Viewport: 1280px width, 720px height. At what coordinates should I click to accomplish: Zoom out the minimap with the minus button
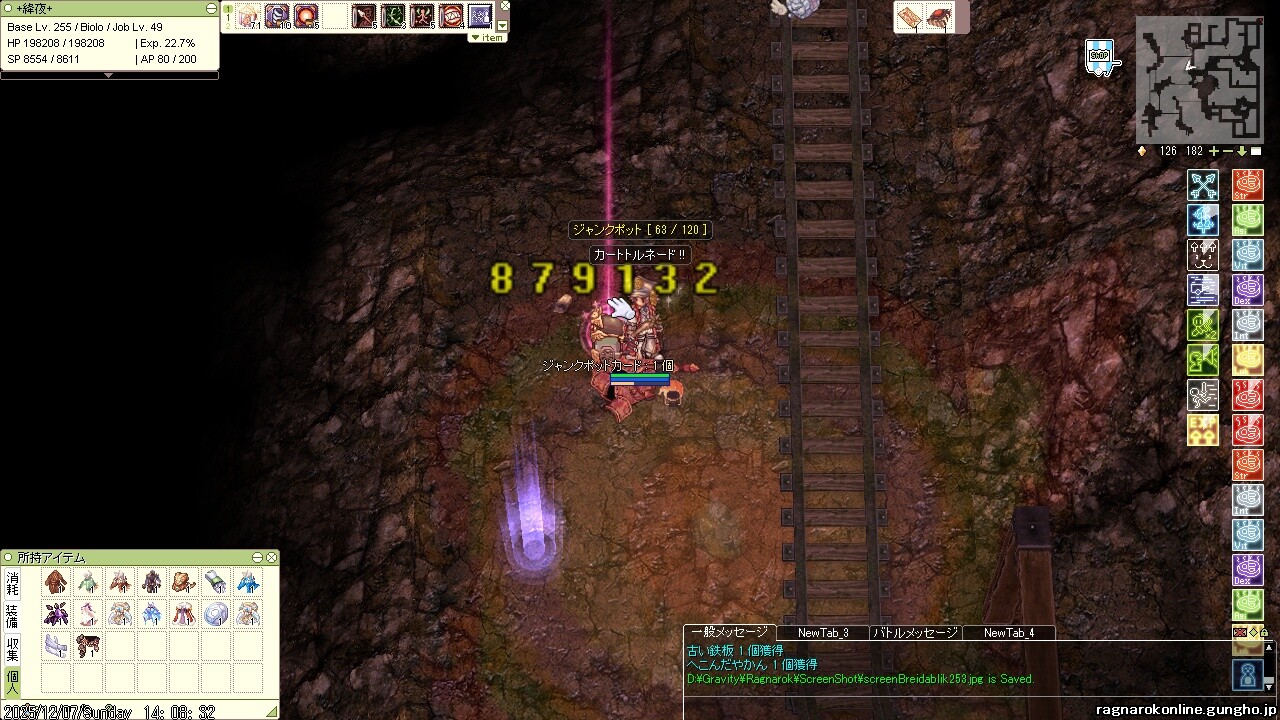click(1228, 151)
